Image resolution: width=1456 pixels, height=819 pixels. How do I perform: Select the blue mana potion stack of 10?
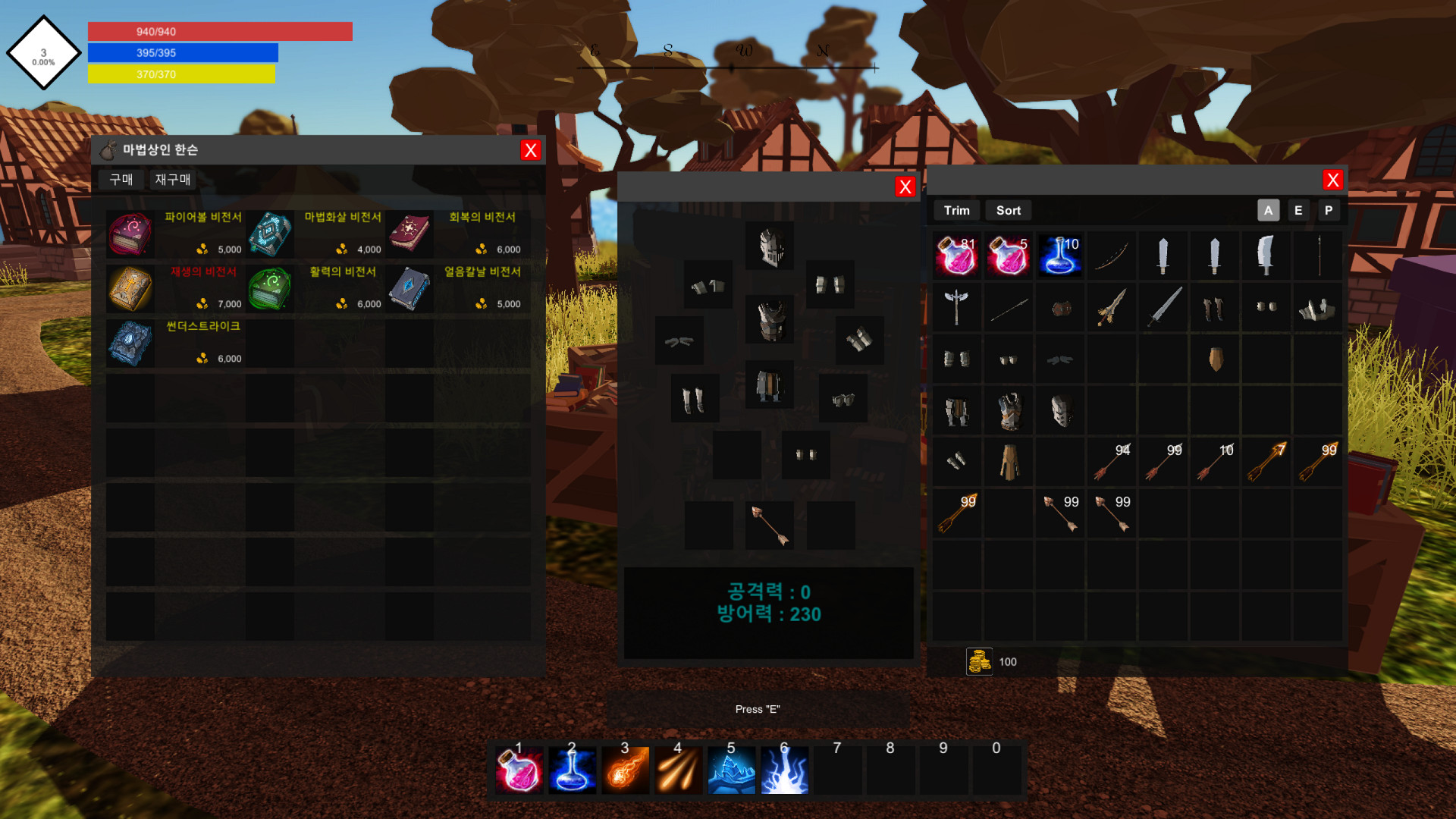coord(1059,255)
